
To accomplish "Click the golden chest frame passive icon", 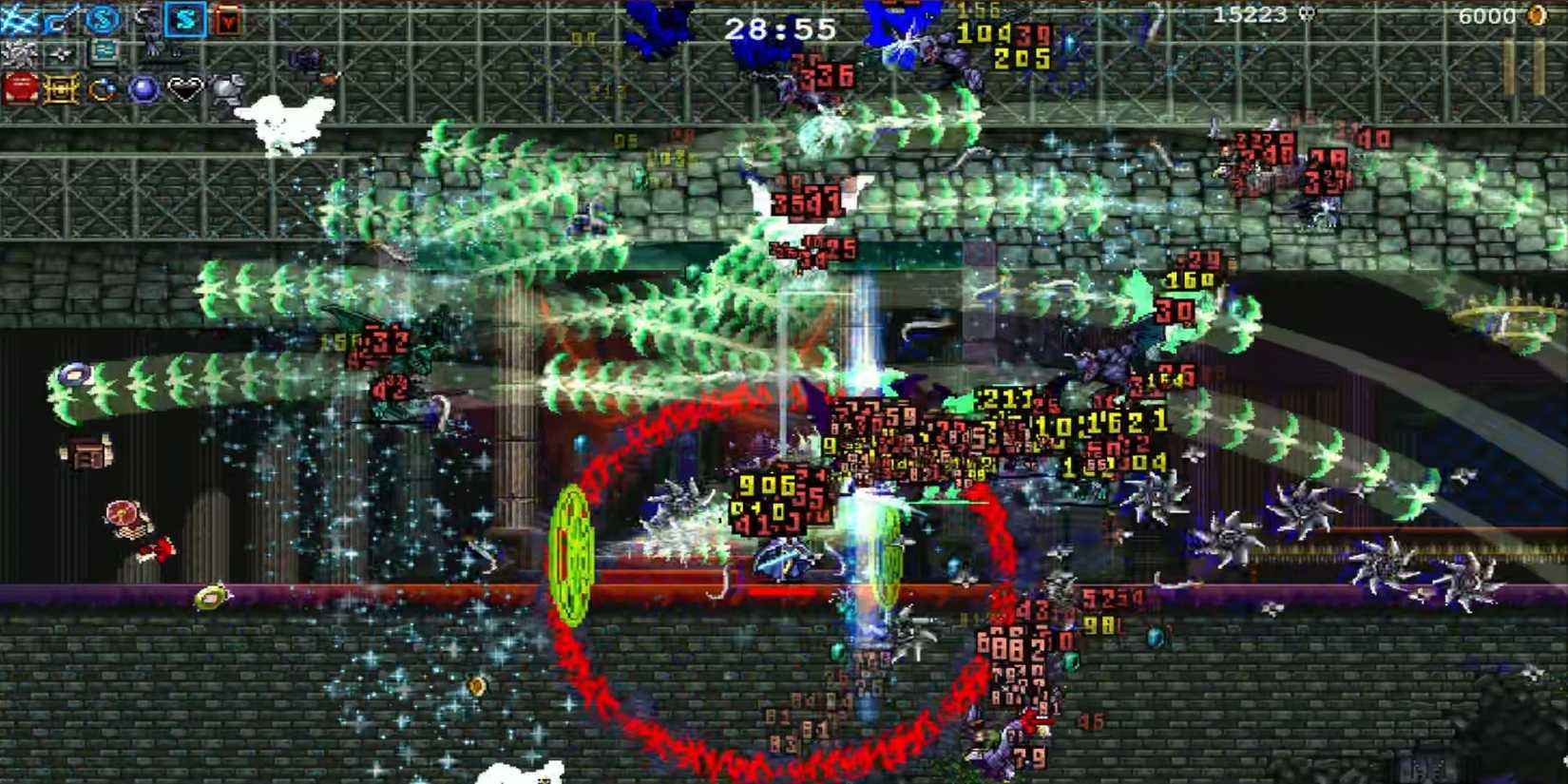I will [61, 89].
